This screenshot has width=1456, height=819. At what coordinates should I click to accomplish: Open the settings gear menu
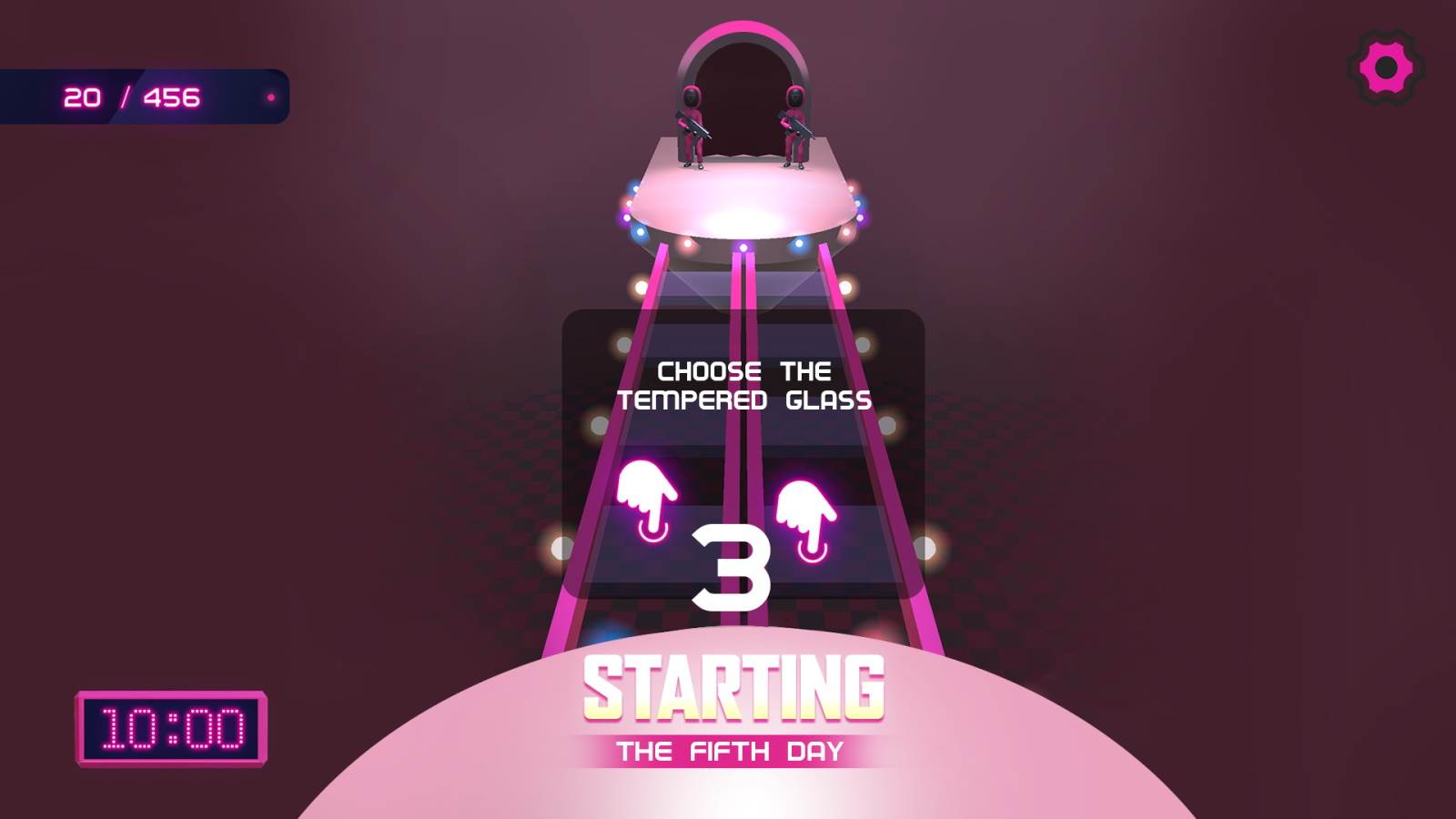tap(1385, 66)
